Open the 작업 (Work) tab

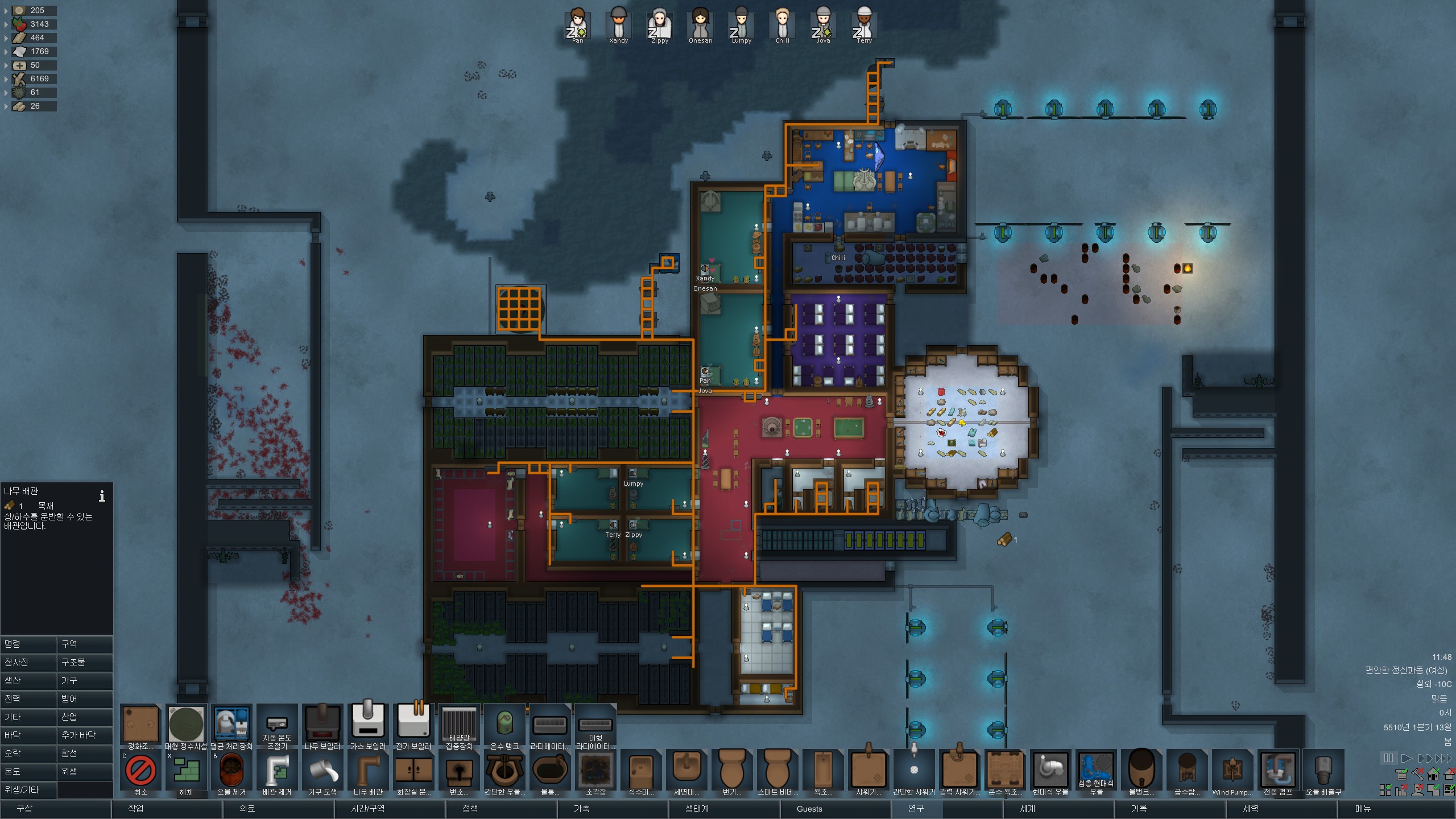click(136, 808)
